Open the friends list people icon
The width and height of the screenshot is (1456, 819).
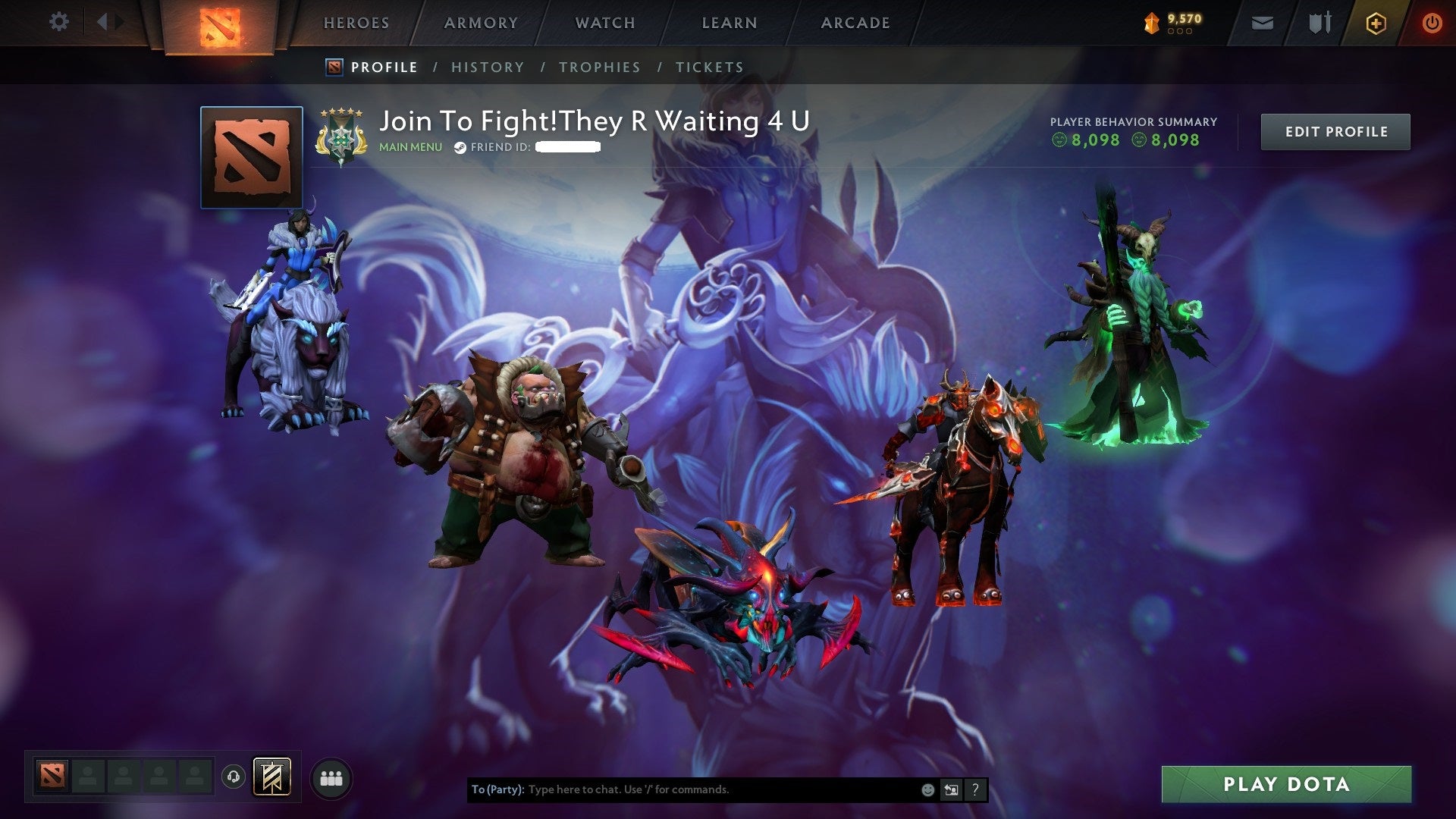coord(329,780)
